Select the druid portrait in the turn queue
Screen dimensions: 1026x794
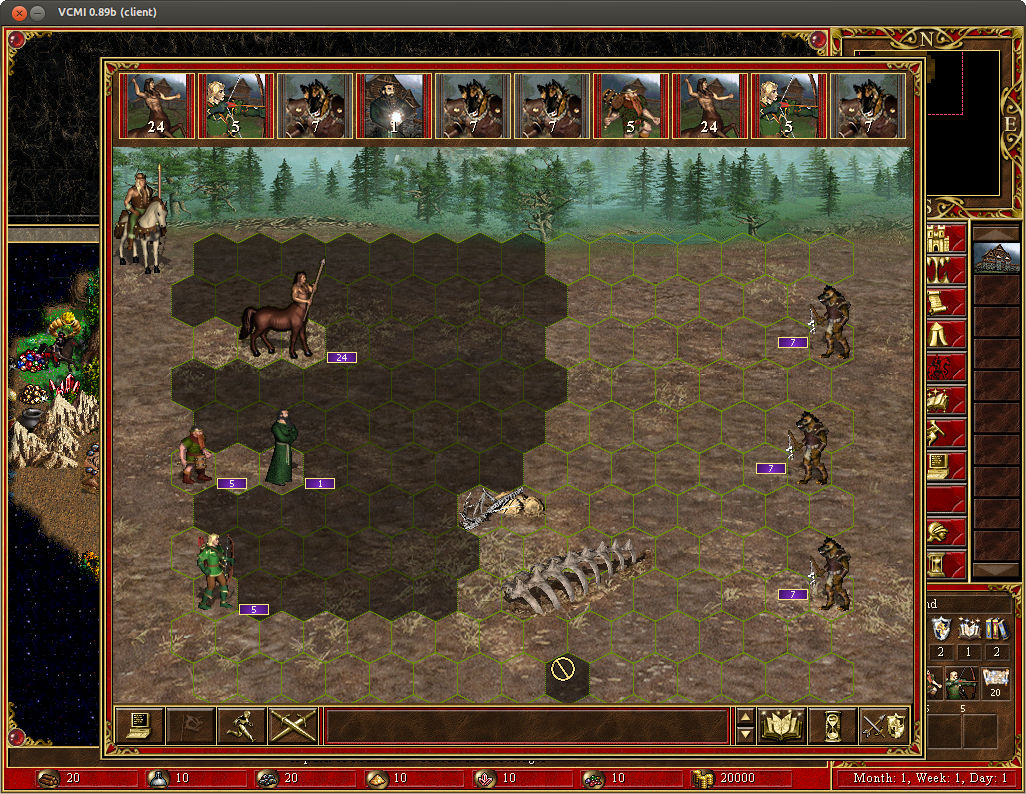393,105
